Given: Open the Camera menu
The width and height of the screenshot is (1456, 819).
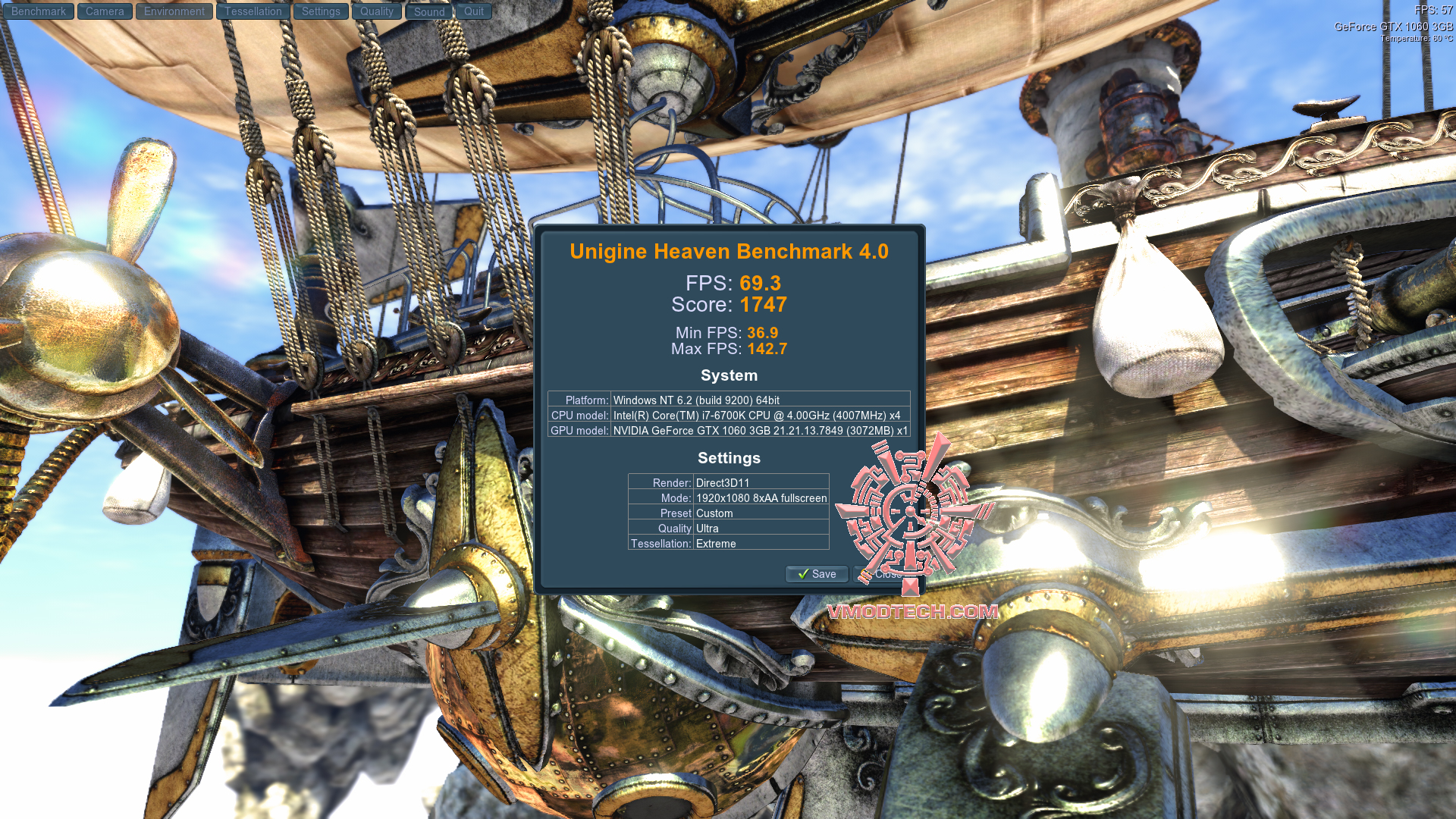Looking at the screenshot, I should 104,11.
